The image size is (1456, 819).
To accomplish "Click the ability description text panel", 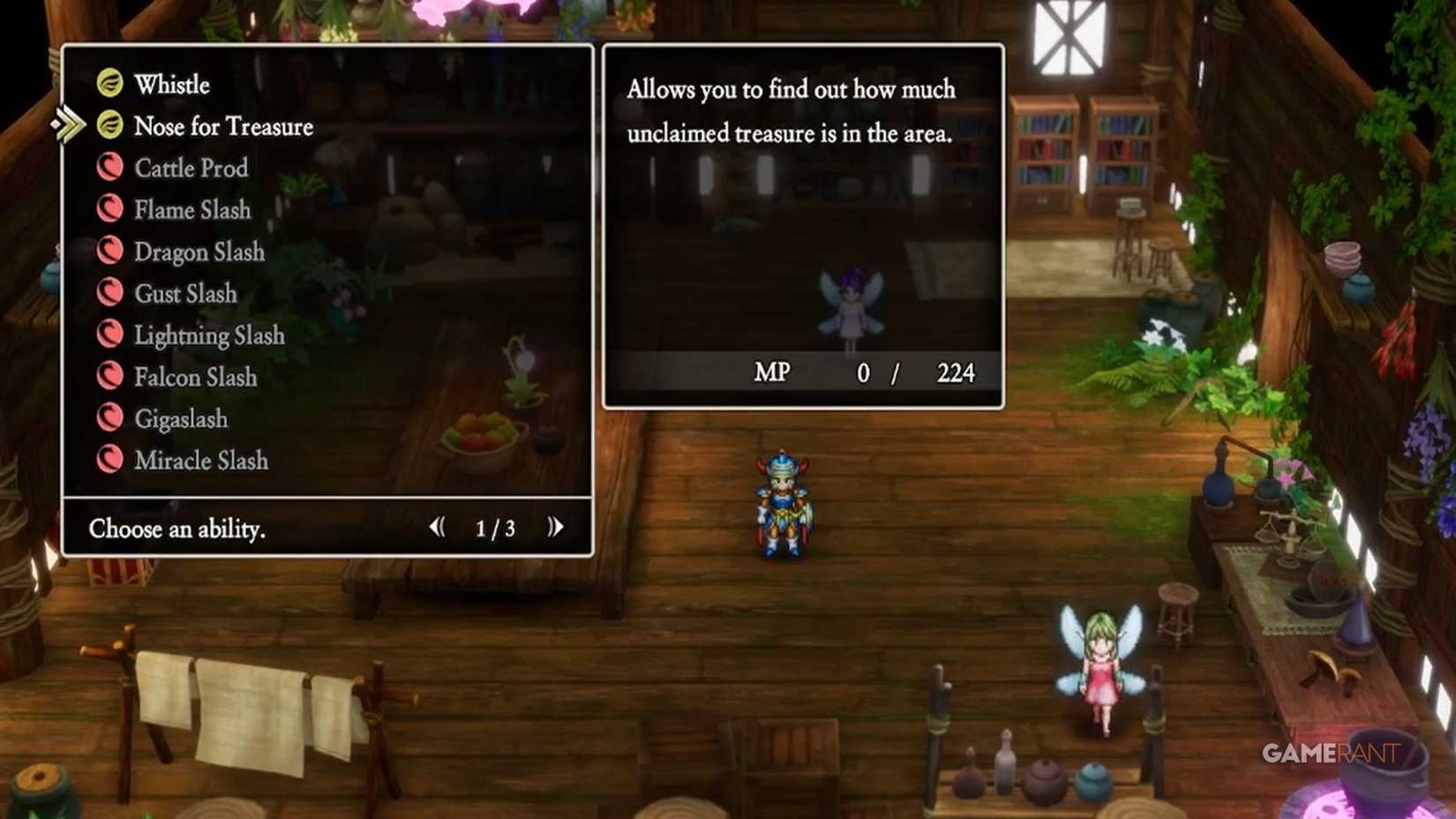I will point(790,111).
